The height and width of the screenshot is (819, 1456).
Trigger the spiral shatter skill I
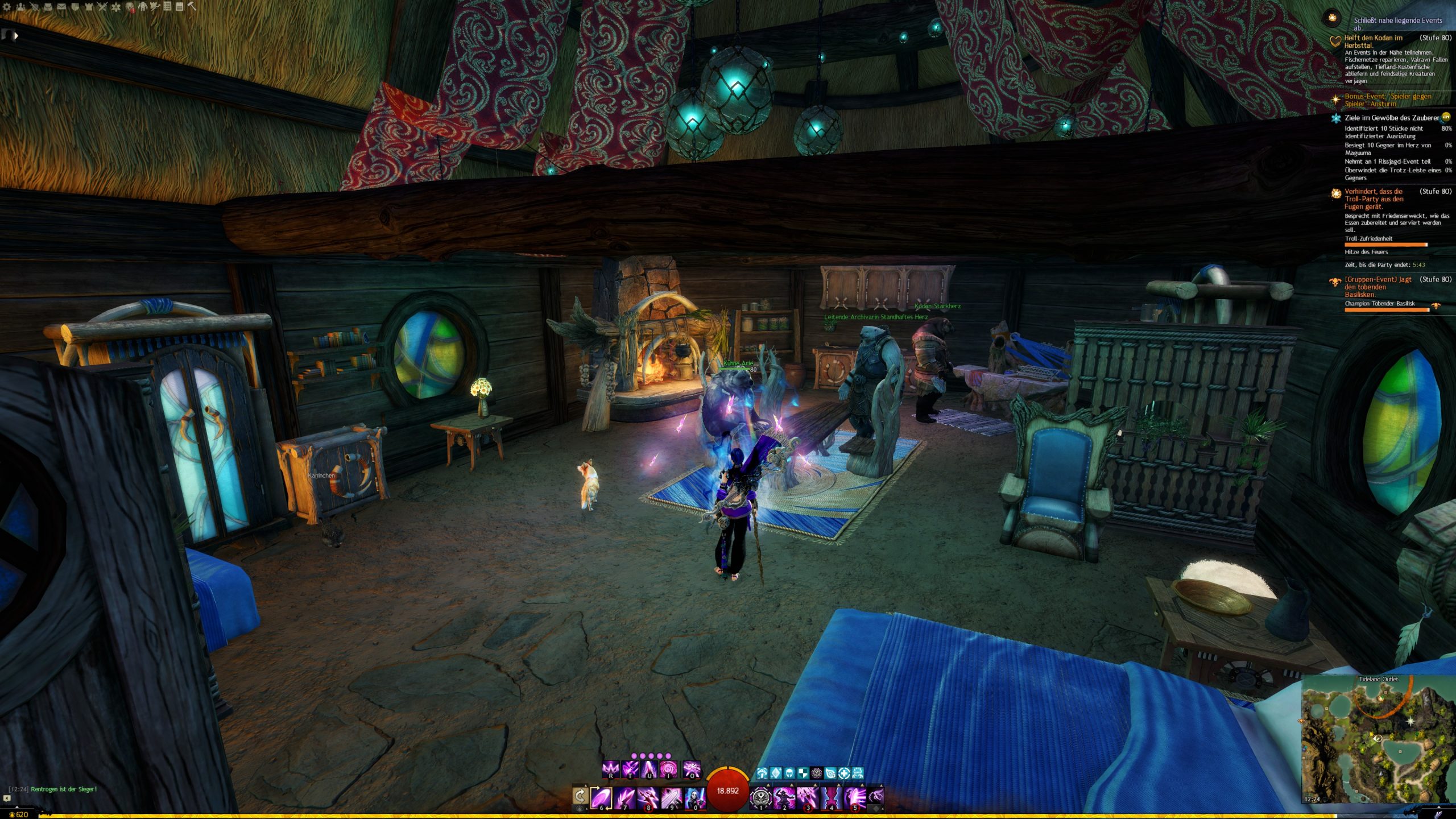(668, 769)
